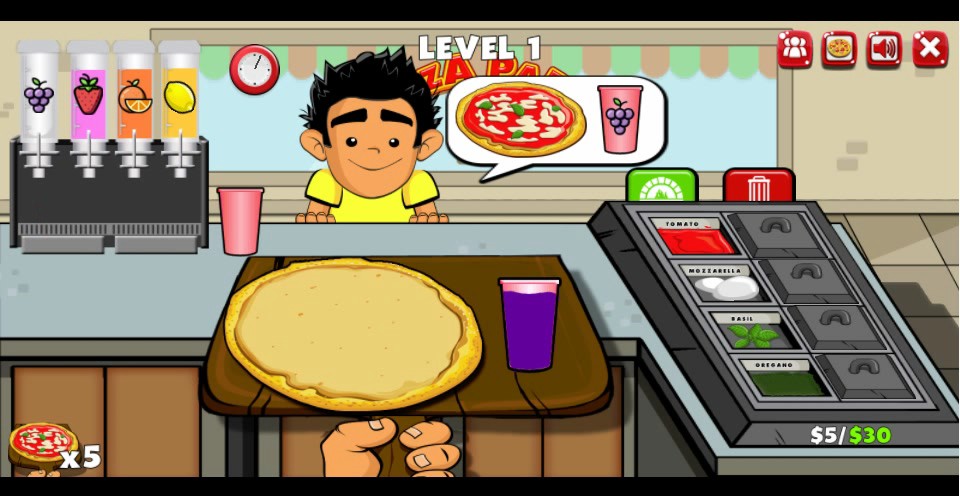
Task: Click the red people icon button
Action: click(794, 48)
